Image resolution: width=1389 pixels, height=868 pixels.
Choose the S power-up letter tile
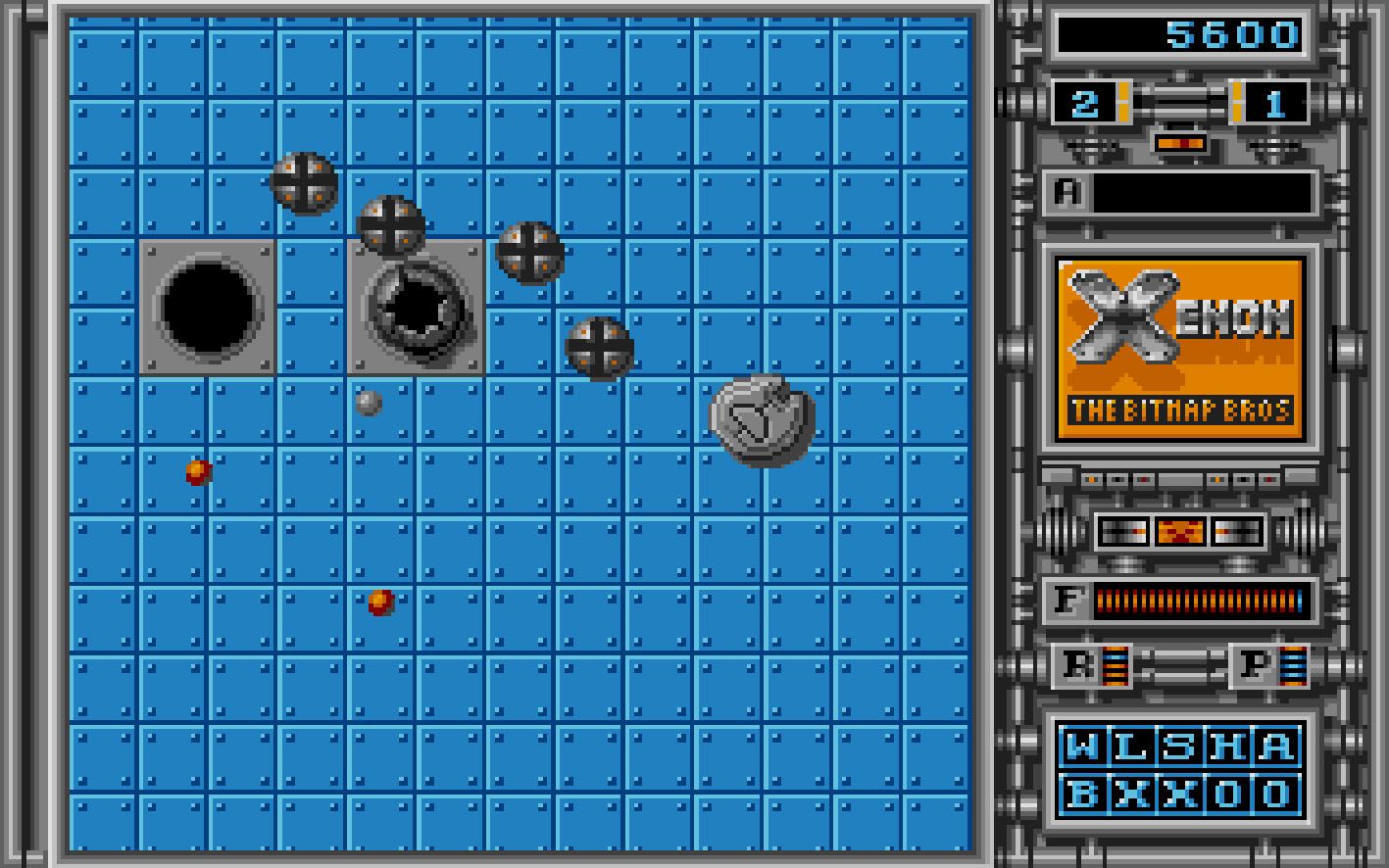pyautogui.click(x=1178, y=747)
